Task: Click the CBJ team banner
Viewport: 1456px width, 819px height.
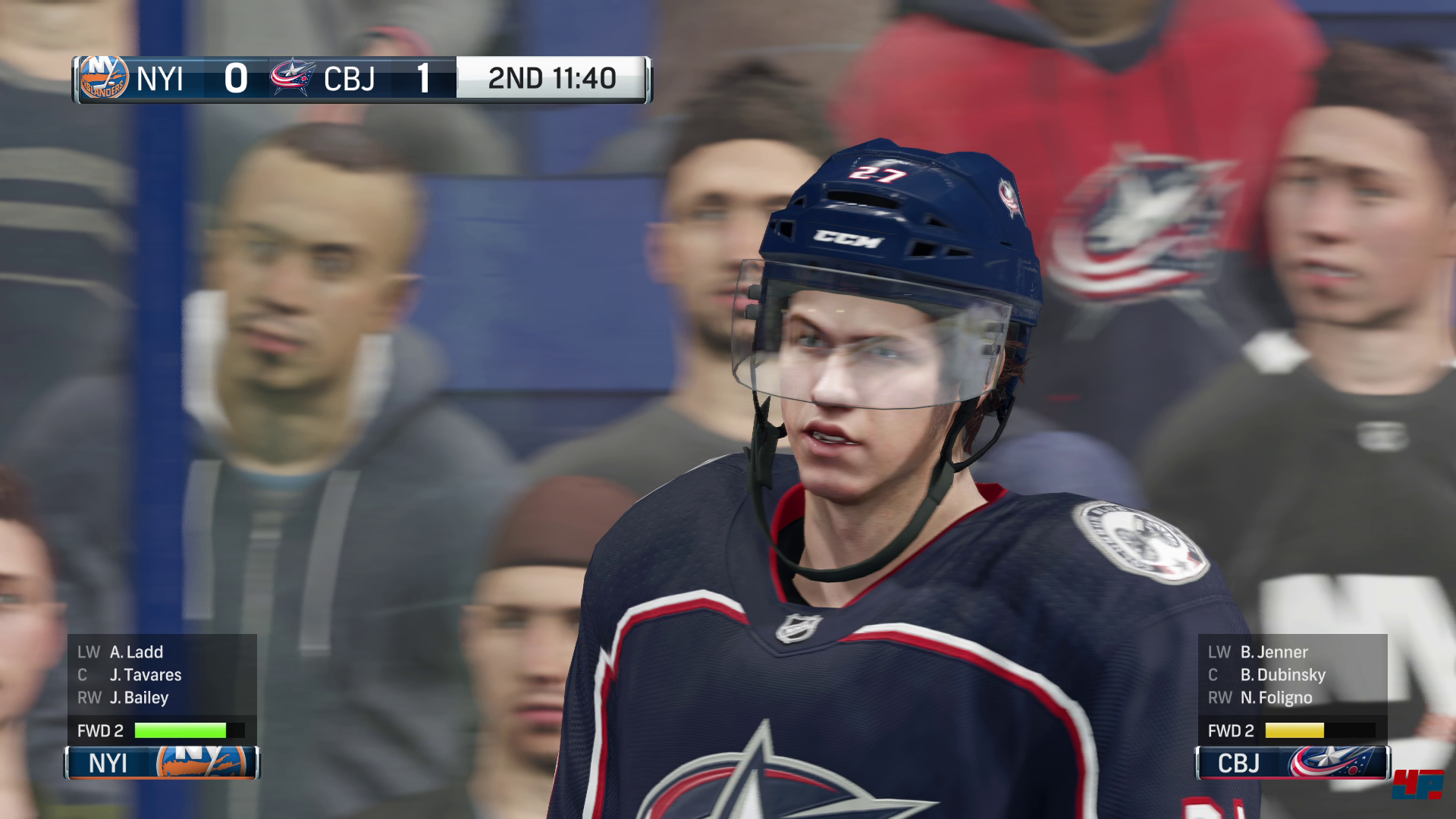Action: point(1292,763)
